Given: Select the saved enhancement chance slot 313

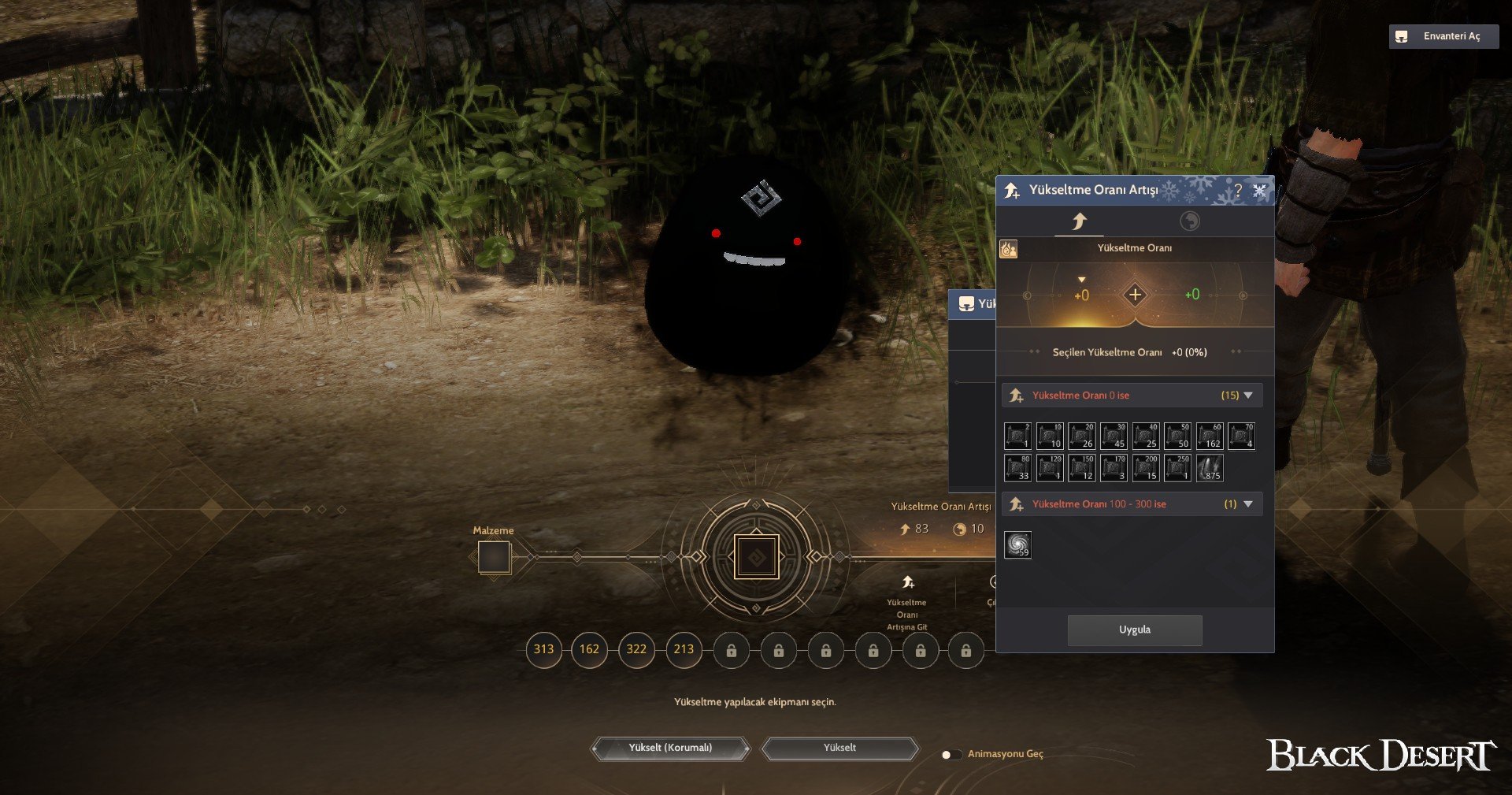Looking at the screenshot, I should (x=543, y=649).
